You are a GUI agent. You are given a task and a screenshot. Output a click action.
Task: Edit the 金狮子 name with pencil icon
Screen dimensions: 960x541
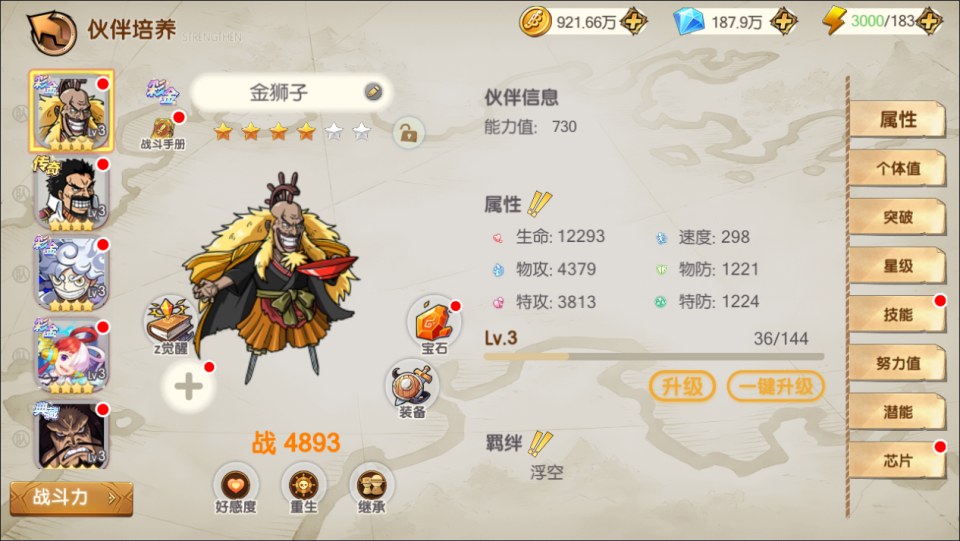click(372, 92)
